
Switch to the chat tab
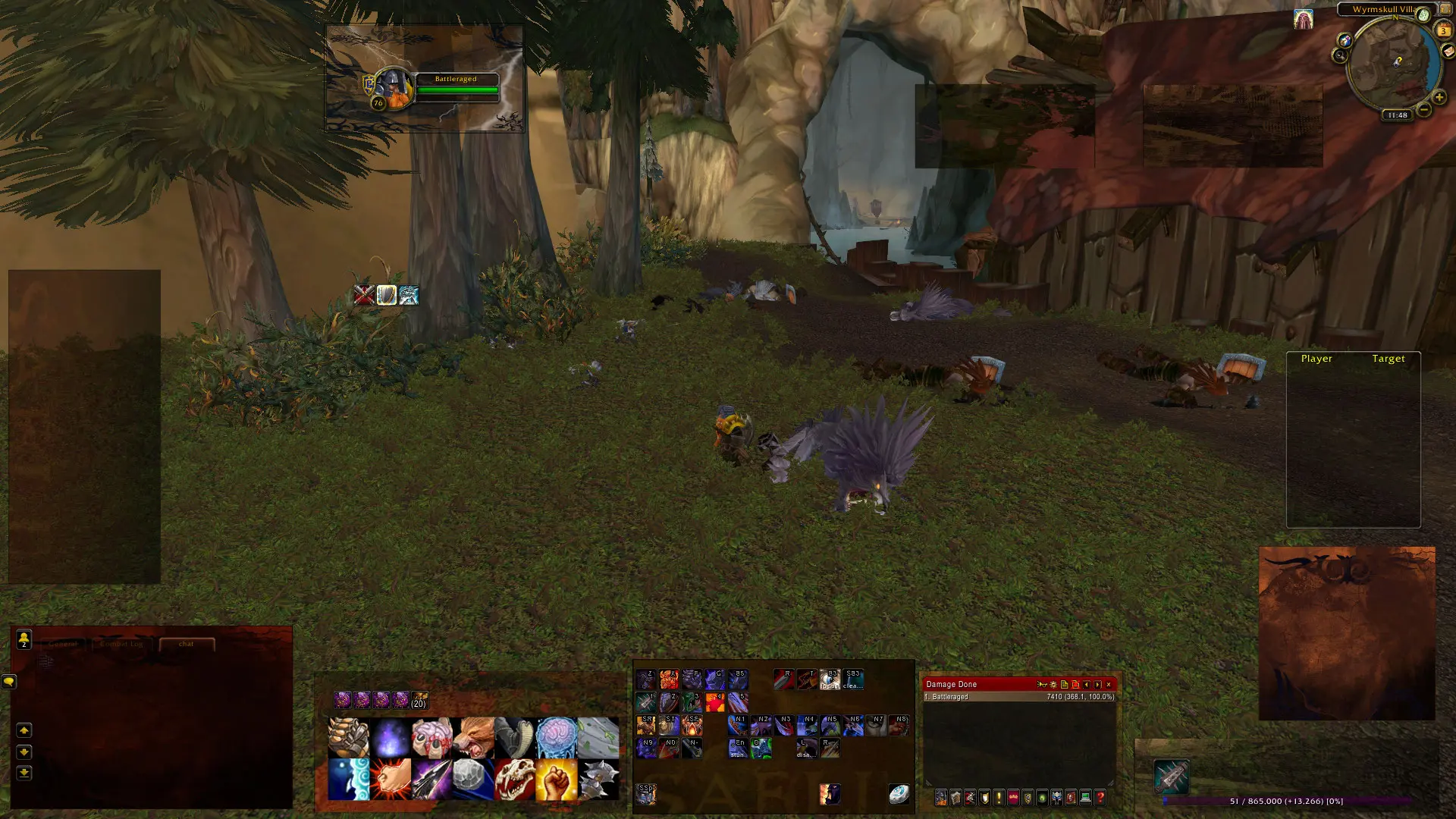point(187,644)
